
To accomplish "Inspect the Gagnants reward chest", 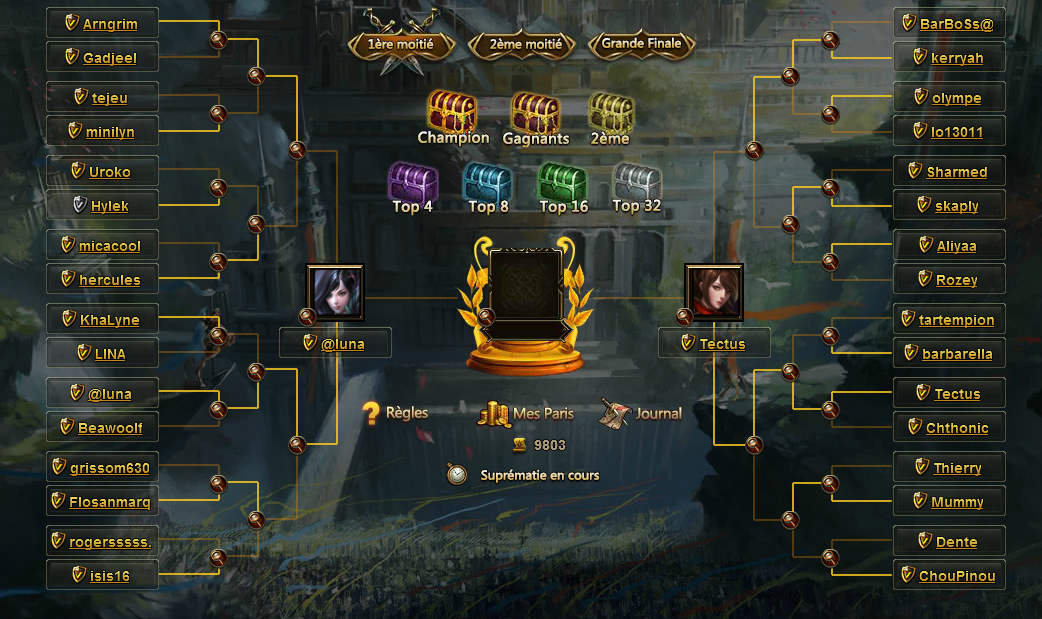I will (x=536, y=113).
